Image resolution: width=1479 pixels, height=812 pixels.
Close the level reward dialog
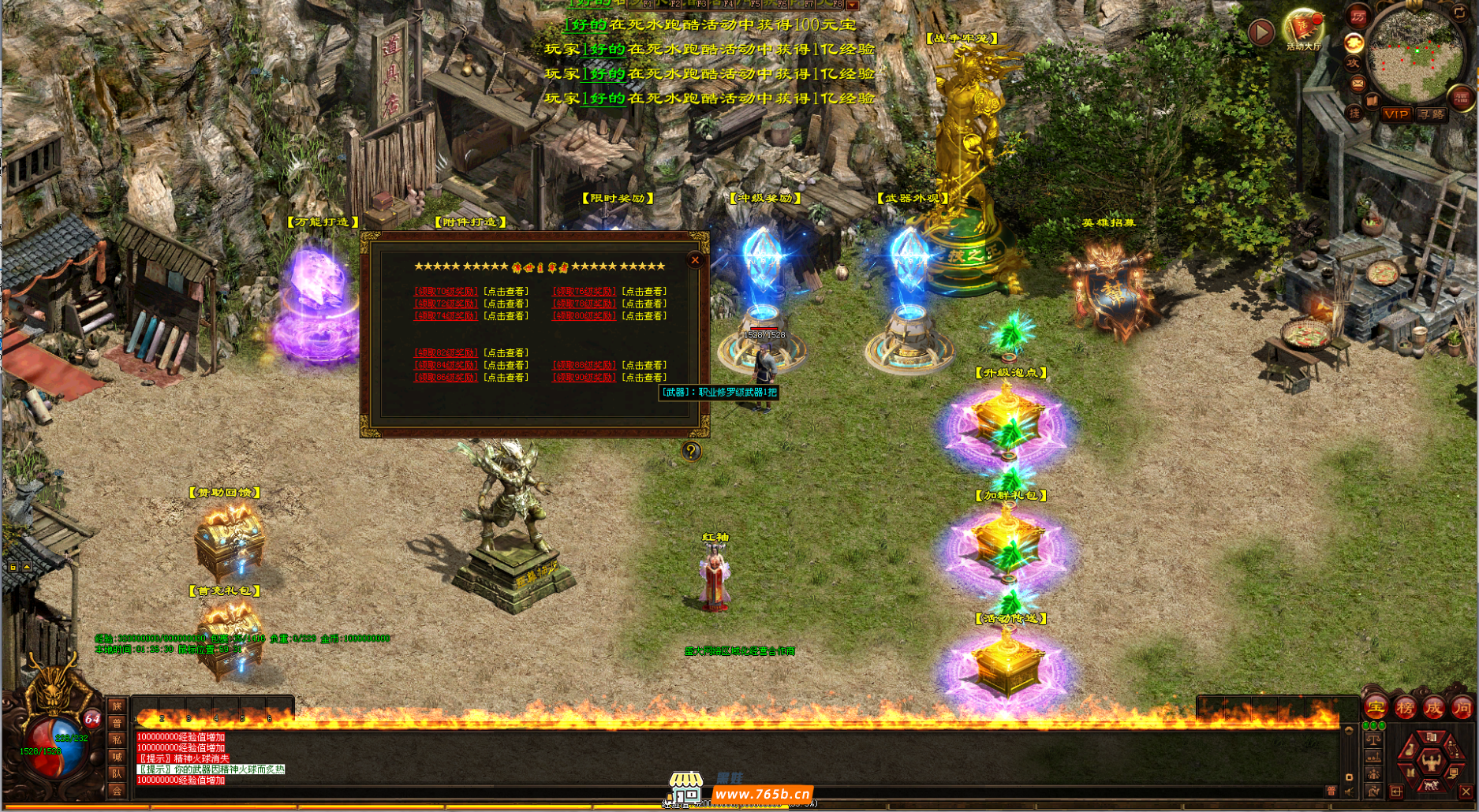coord(695,260)
